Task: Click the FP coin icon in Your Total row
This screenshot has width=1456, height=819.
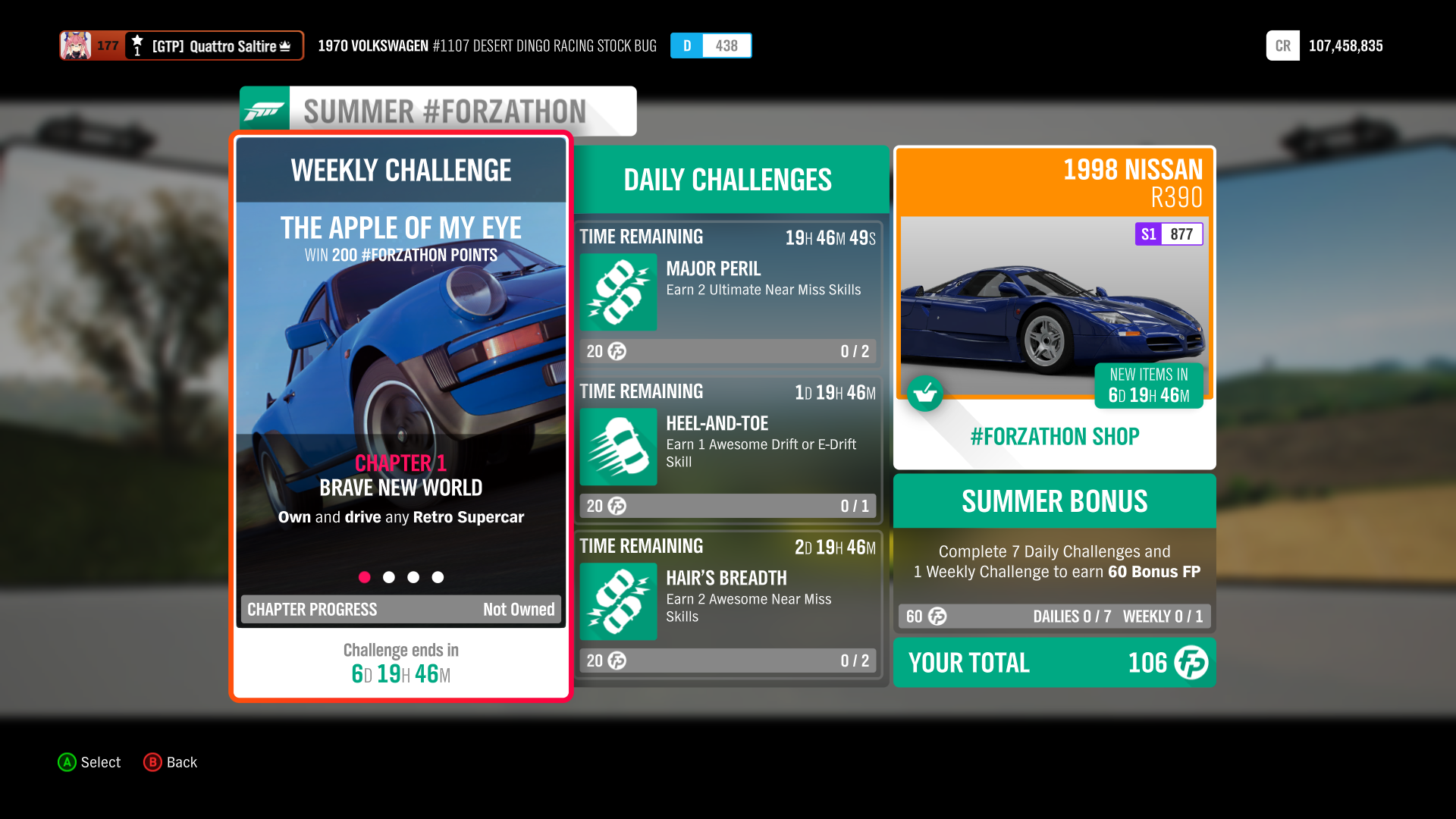Action: click(x=1191, y=663)
